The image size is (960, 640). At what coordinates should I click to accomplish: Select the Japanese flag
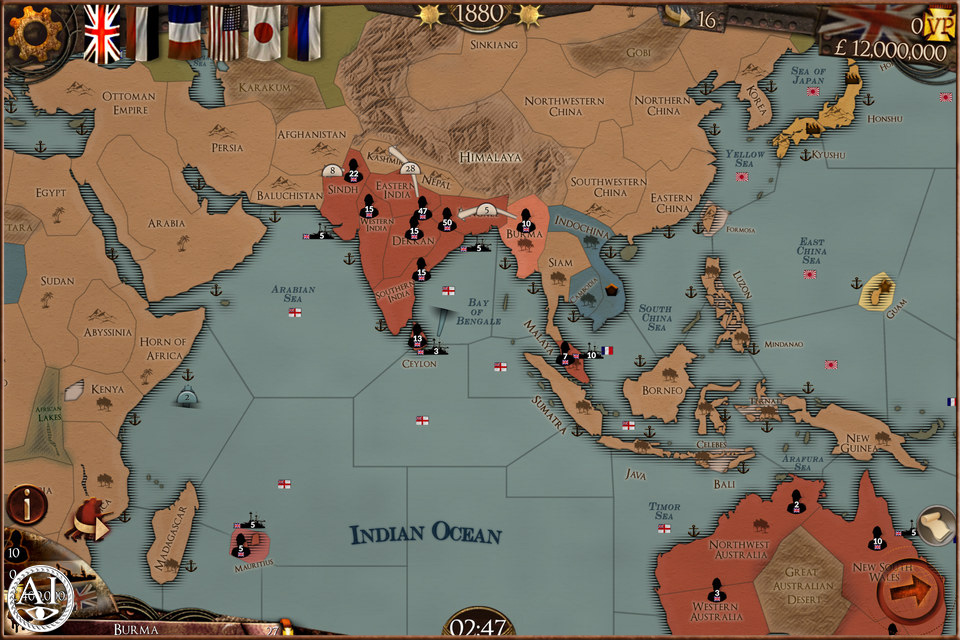pos(264,32)
